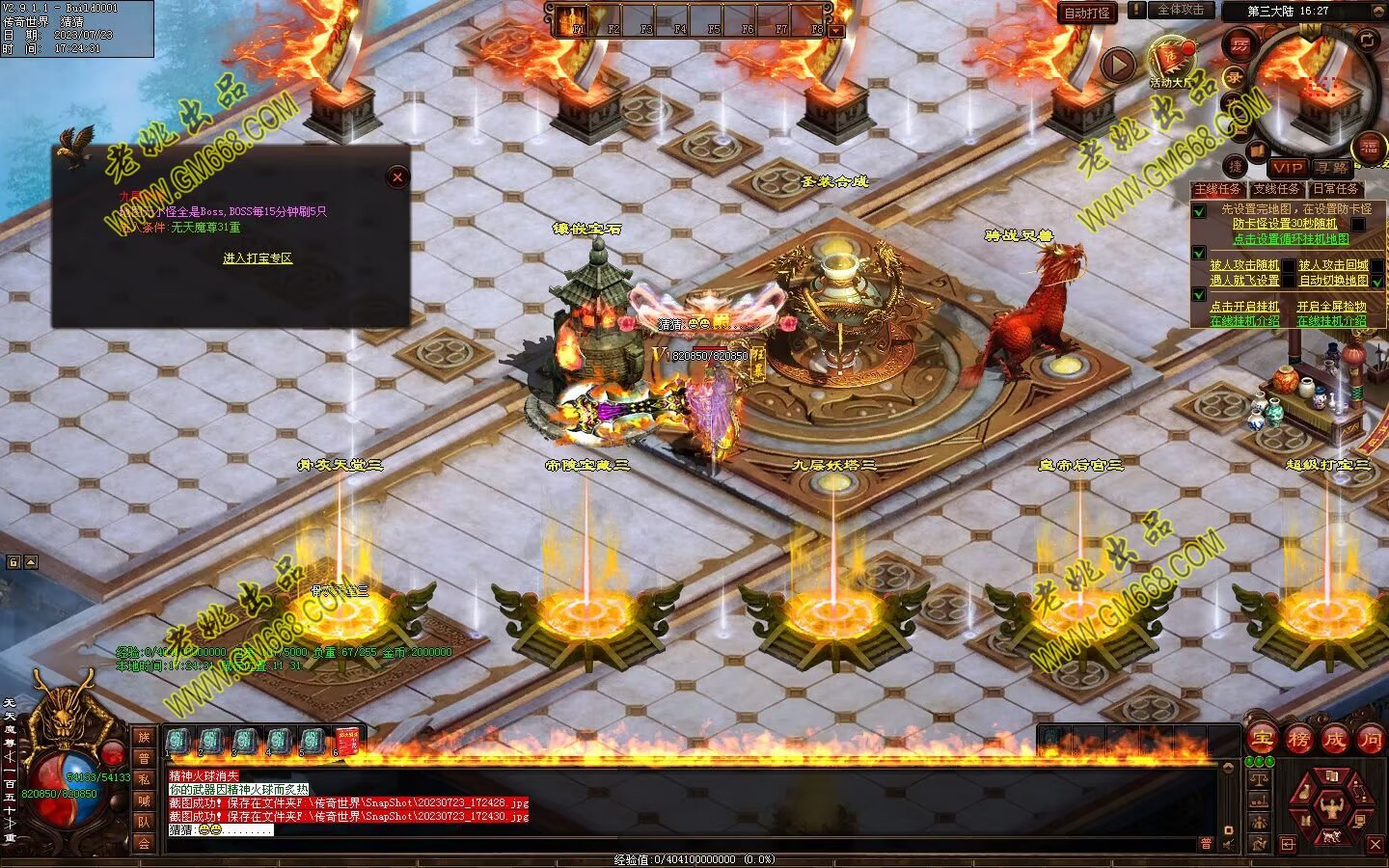Switch to the 支线任务 tab

click(x=1276, y=189)
